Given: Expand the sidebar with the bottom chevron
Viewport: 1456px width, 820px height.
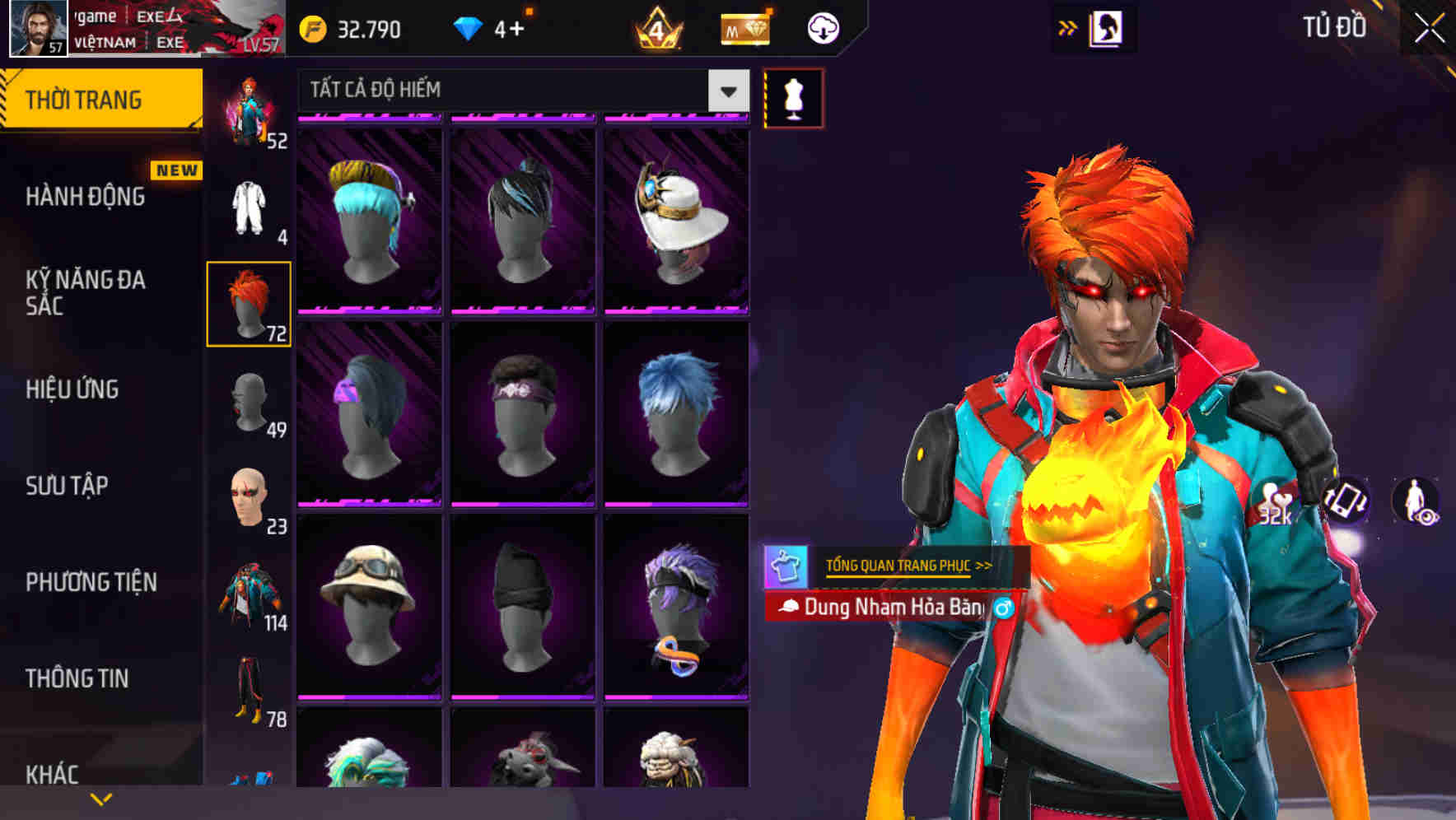Looking at the screenshot, I should point(100,799).
